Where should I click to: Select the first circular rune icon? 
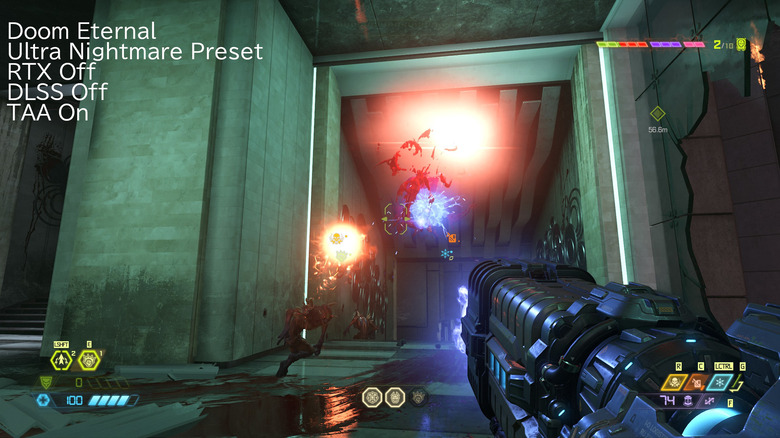372,397
